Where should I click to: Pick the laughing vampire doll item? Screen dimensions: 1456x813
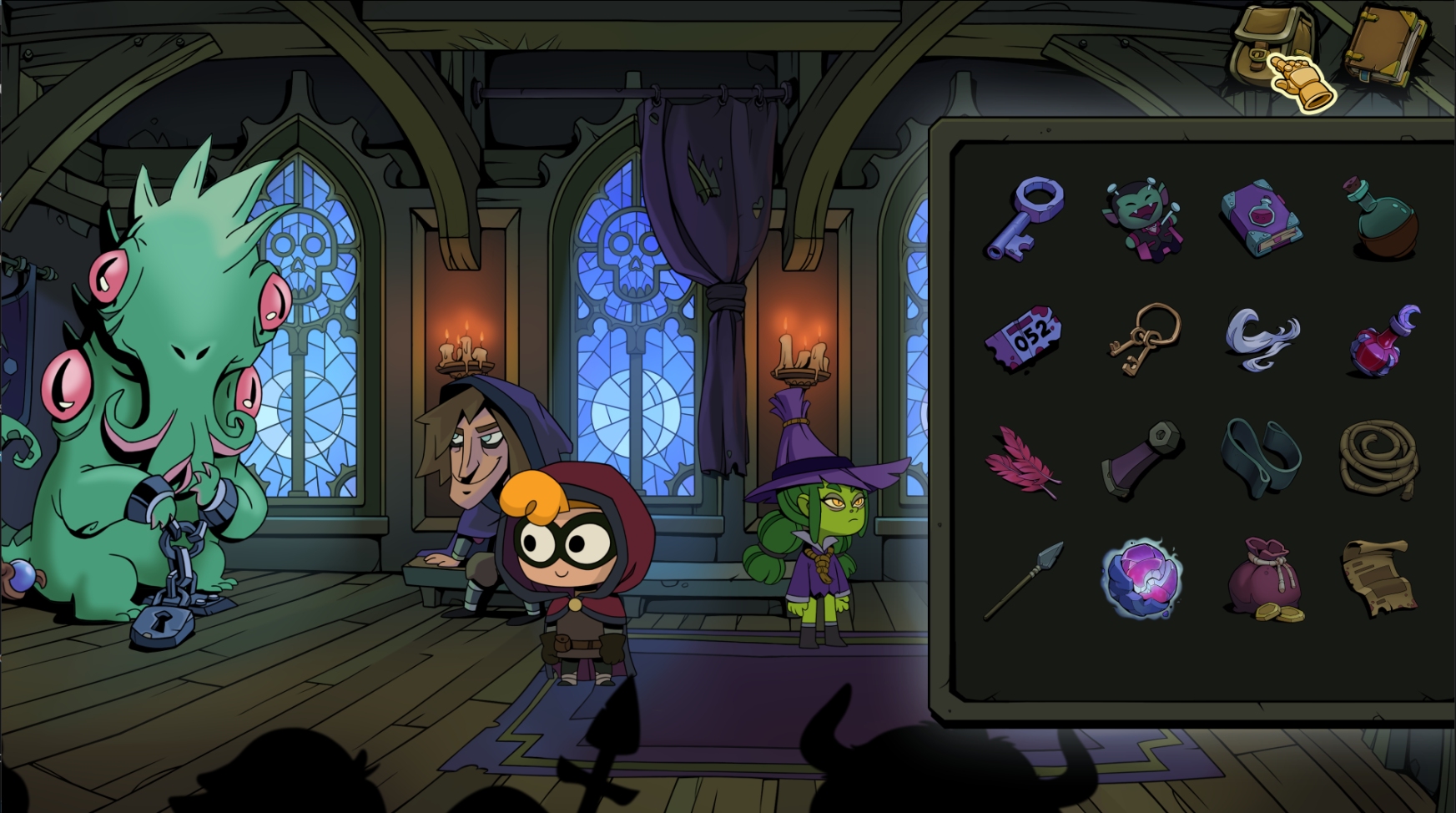(x=1141, y=220)
